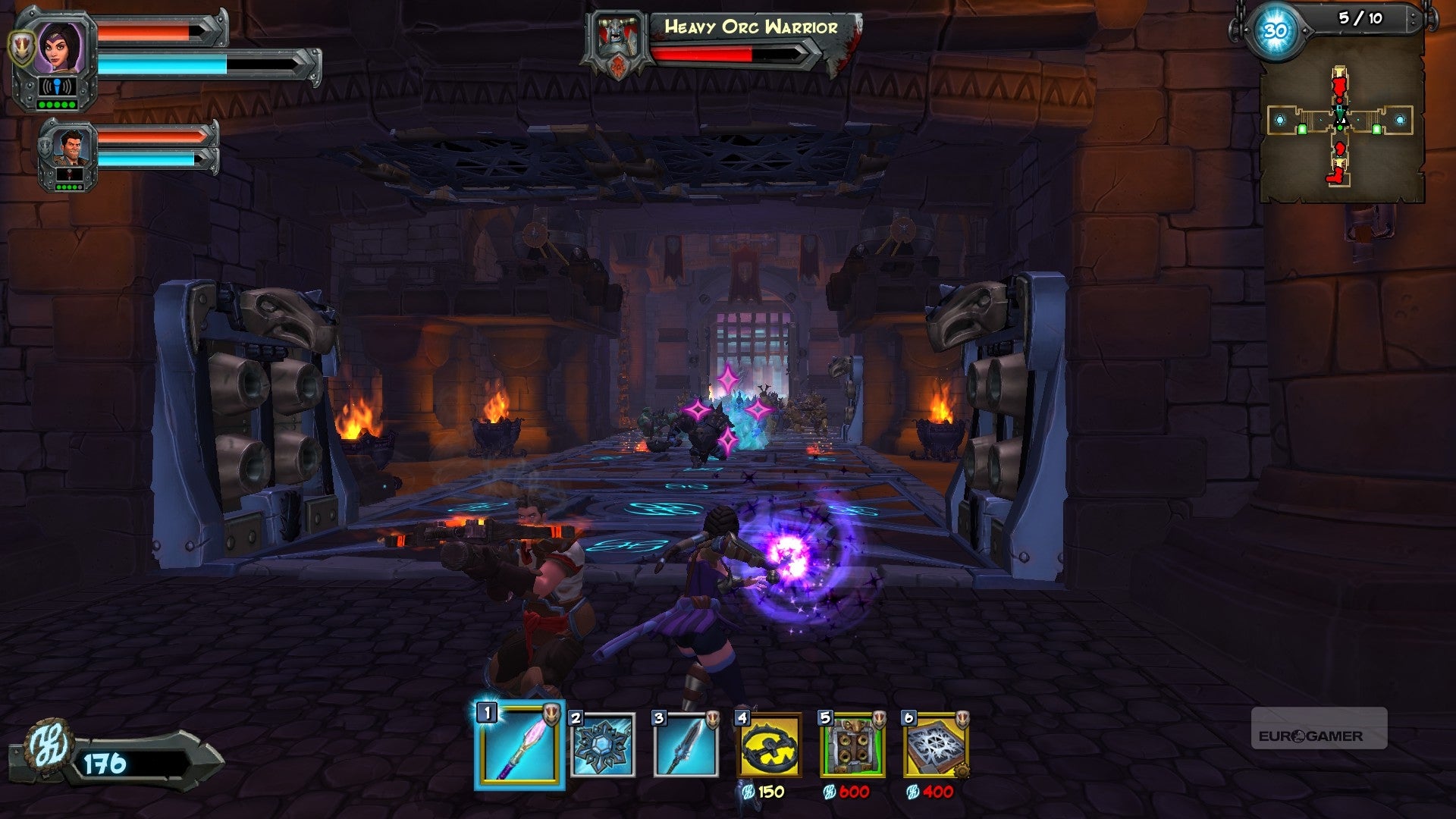Select the bear-trap style trap costing 150
The height and width of the screenshot is (819, 1456).
tap(769, 745)
